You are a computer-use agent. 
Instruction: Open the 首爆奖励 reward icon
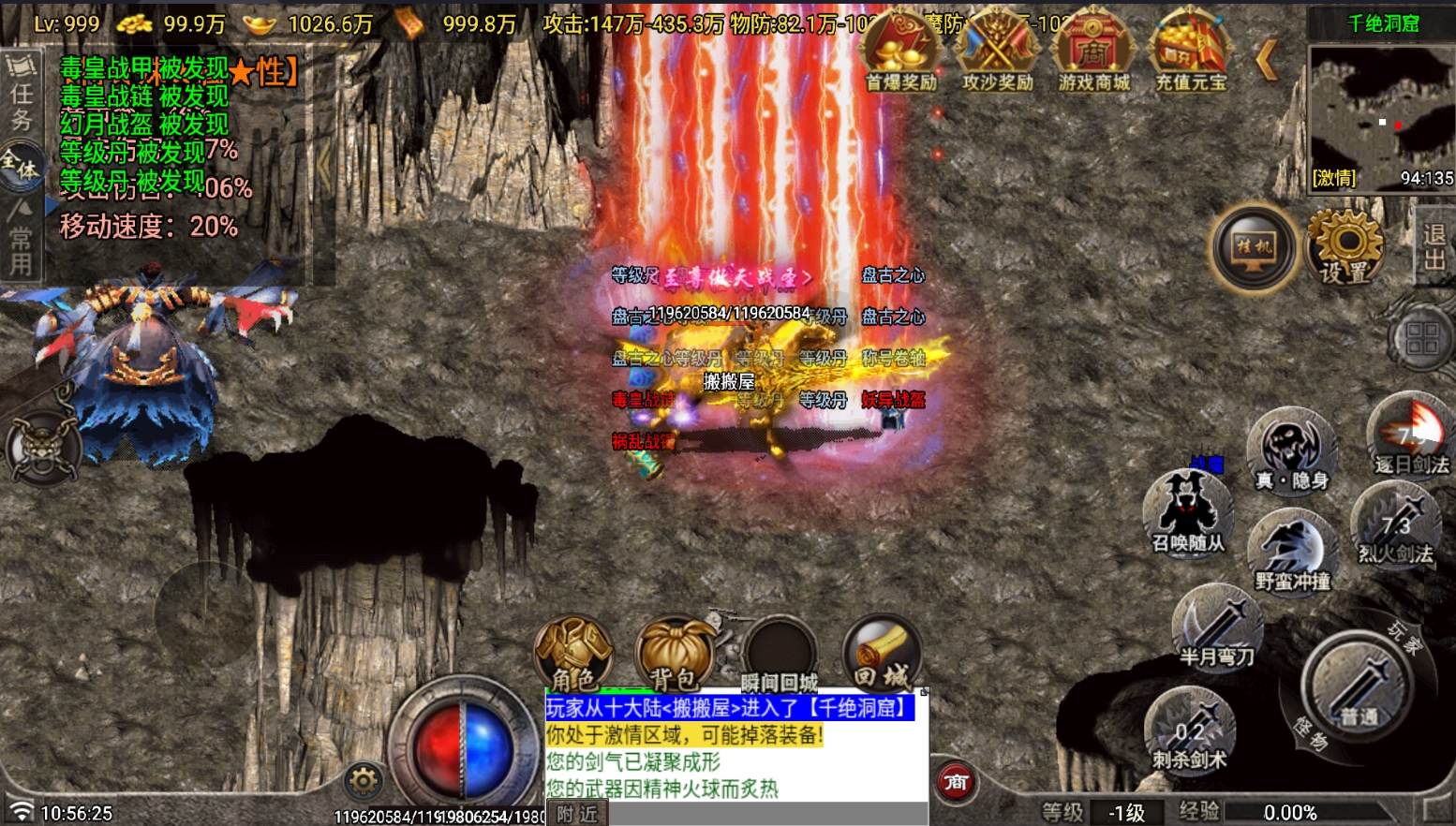pos(901,52)
